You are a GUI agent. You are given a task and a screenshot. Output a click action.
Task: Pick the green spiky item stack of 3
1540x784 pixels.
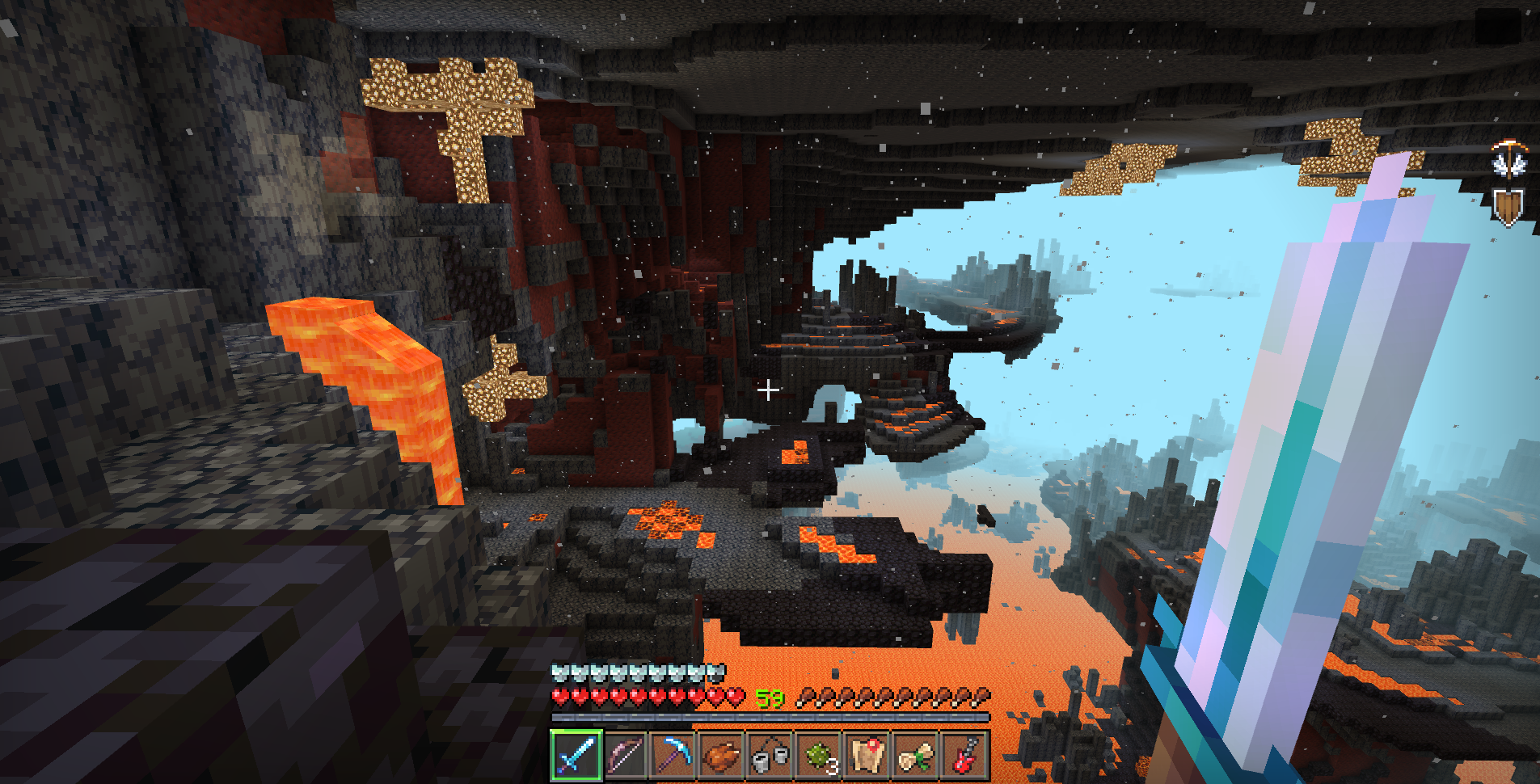tap(819, 756)
